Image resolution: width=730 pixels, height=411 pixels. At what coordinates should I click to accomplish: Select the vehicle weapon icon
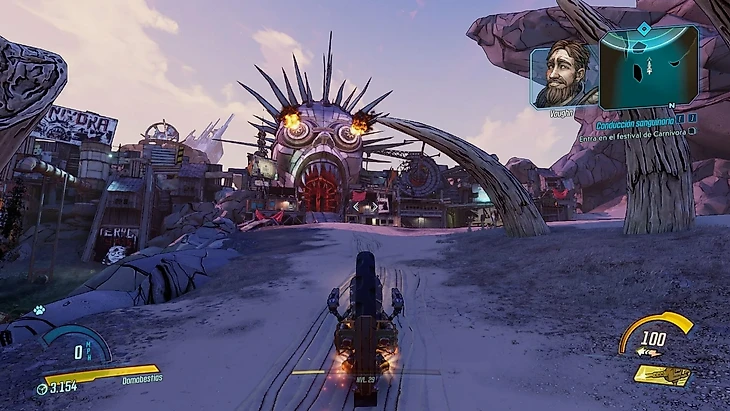tap(662, 376)
